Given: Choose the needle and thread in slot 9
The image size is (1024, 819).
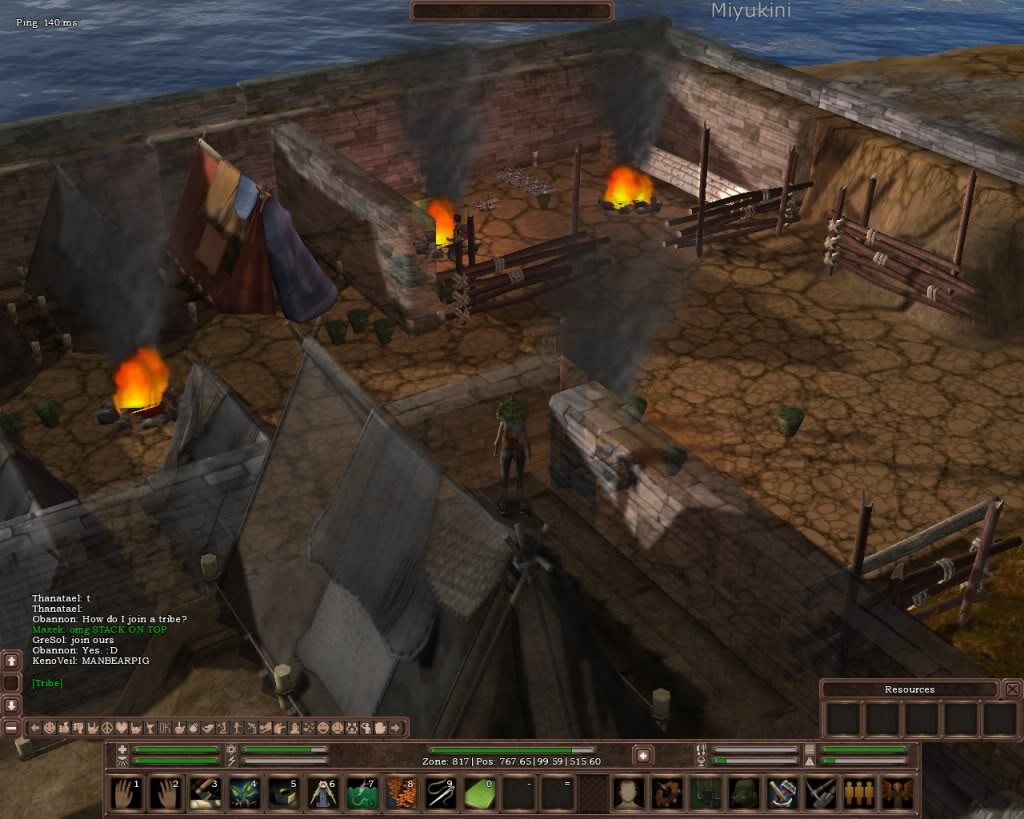Looking at the screenshot, I should click(439, 793).
